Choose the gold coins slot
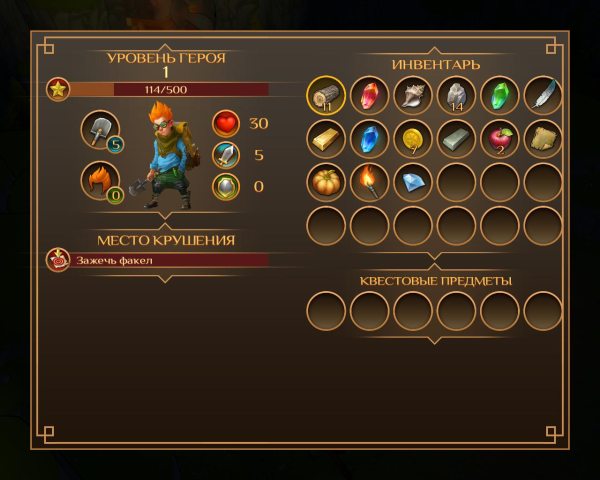The height and width of the screenshot is (480, 600). coord(413,140)
